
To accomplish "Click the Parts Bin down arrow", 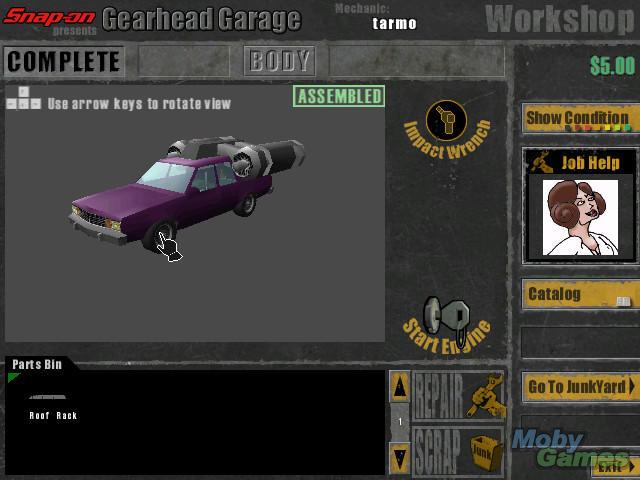I will click(399, 457).
